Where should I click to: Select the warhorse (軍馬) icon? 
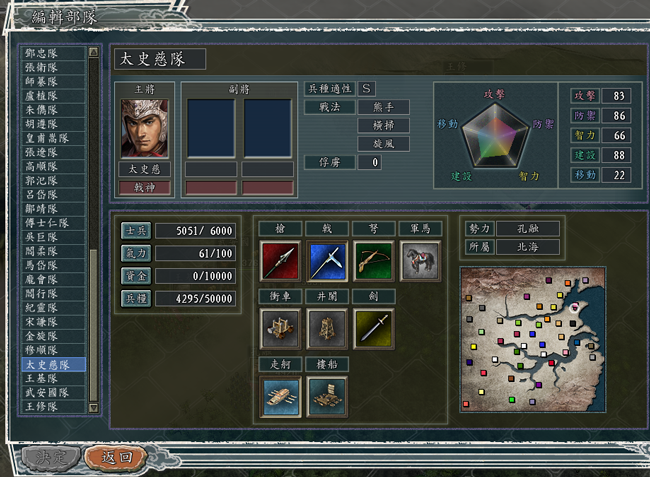click(420, 260)
